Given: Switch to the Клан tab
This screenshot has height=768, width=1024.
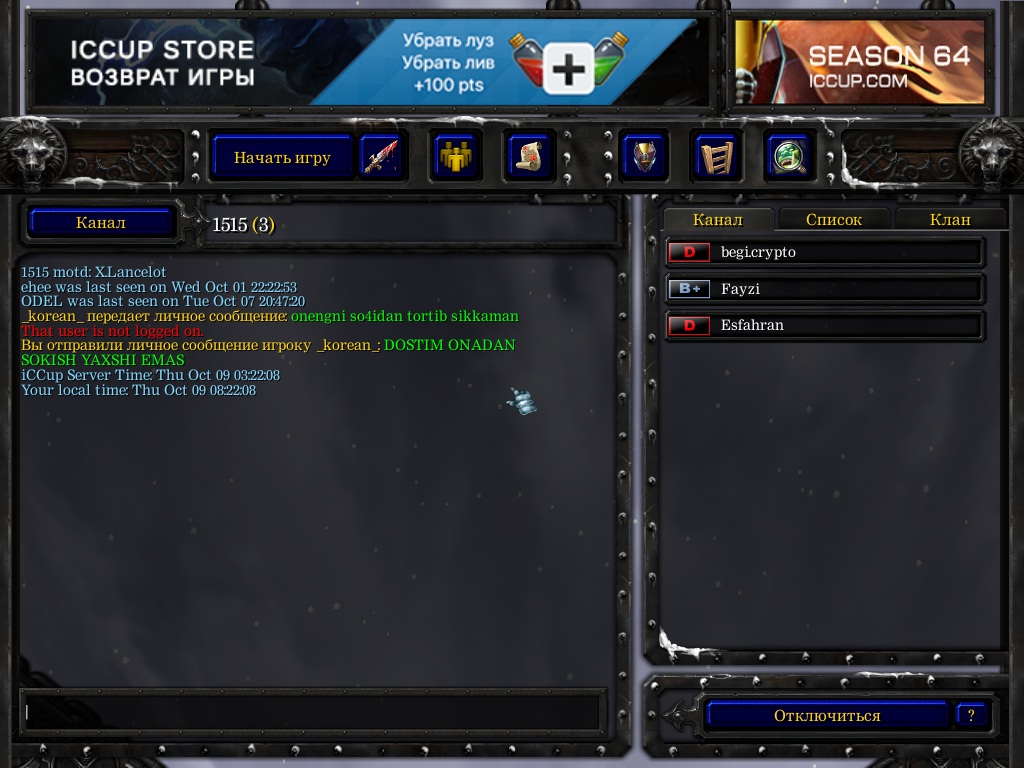Looking at the screenshot, I should (x=949, y=220).
